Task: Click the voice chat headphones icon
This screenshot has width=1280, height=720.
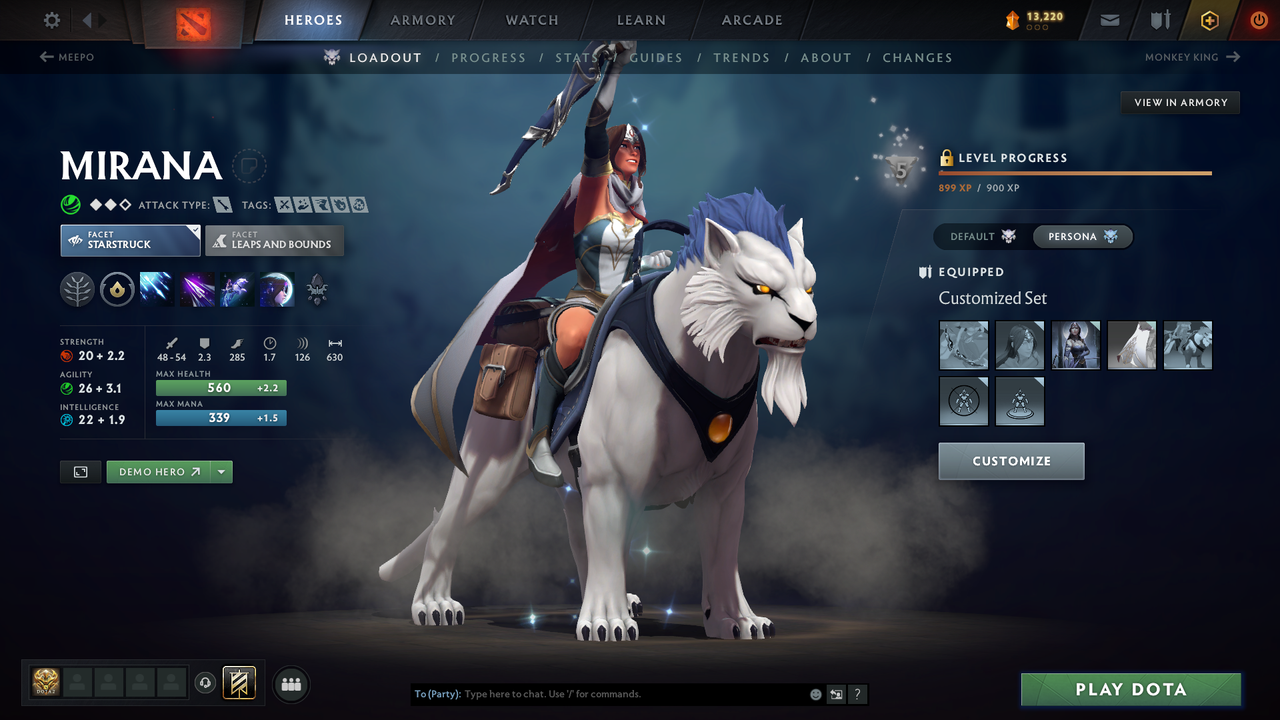Action: [x=207, y=683]
